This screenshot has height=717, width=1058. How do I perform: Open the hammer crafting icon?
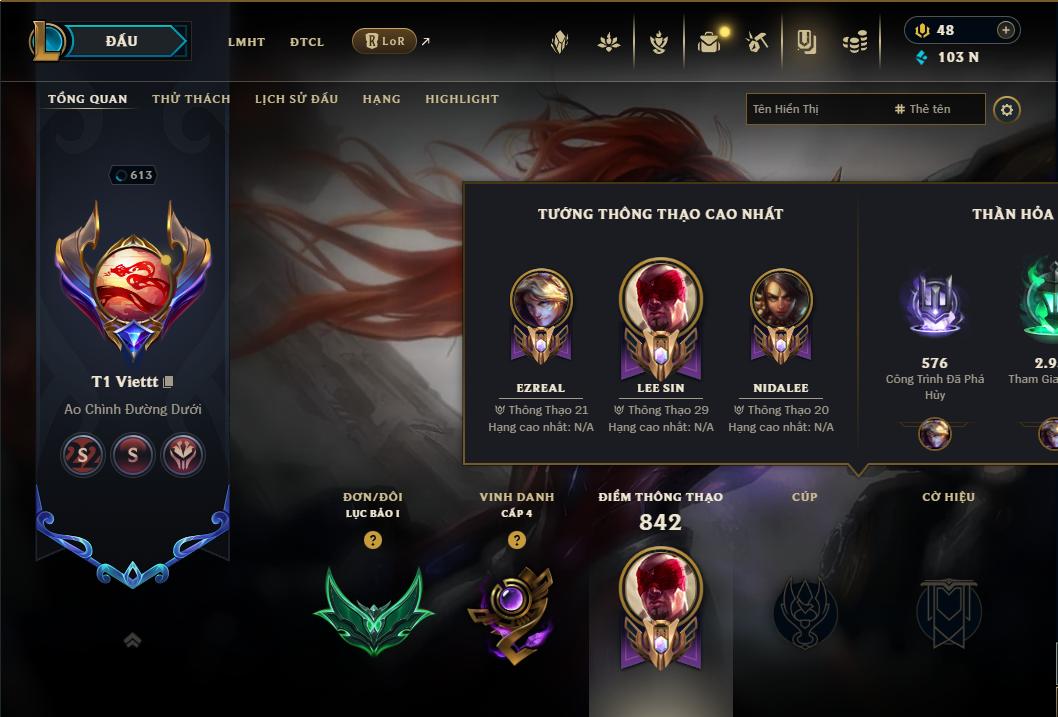pyautogui.click(x=757, y=42)
